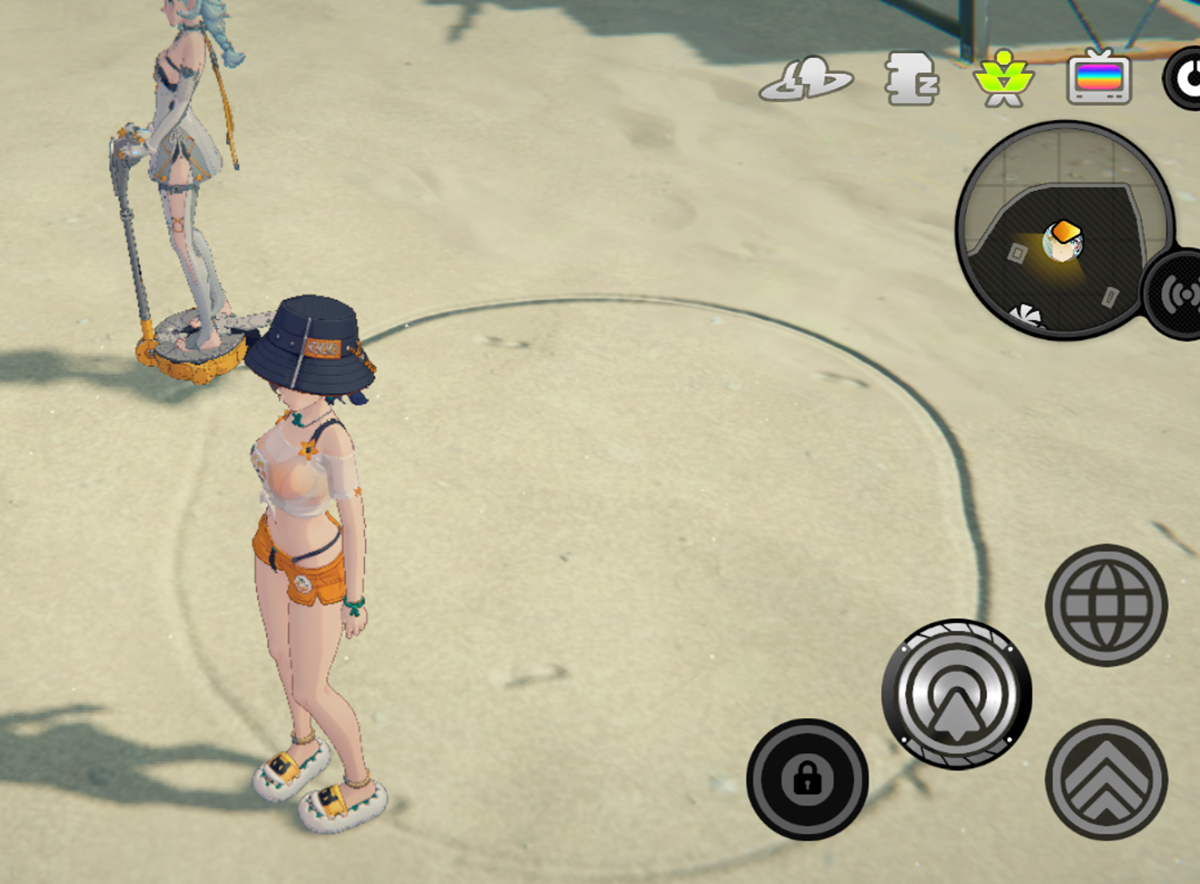Open the sleeping Z block icon

click(913, 80)
